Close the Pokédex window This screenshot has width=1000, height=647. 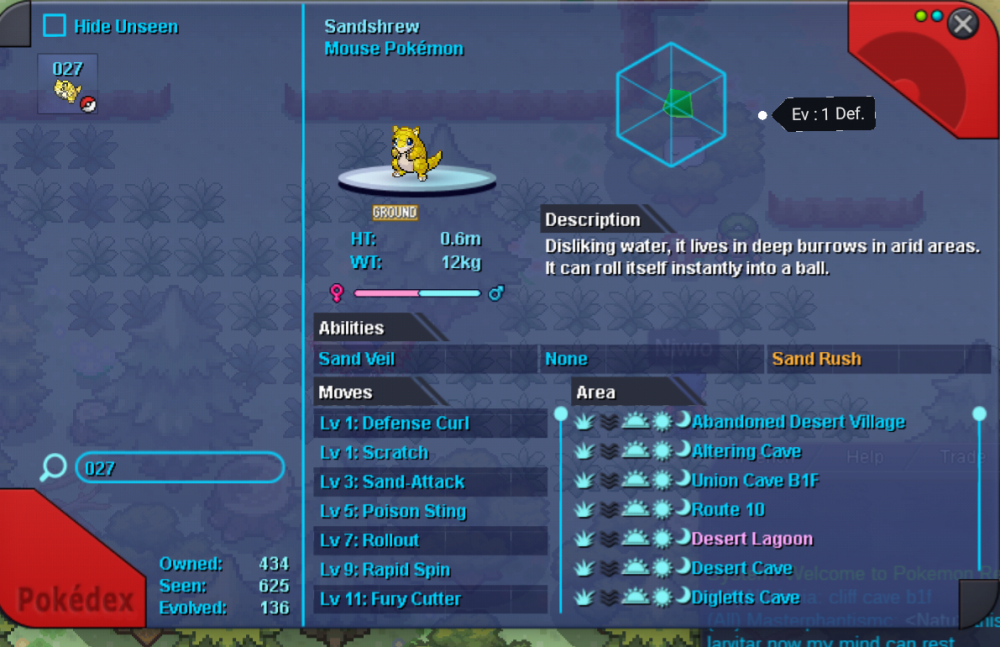(962, 24)
